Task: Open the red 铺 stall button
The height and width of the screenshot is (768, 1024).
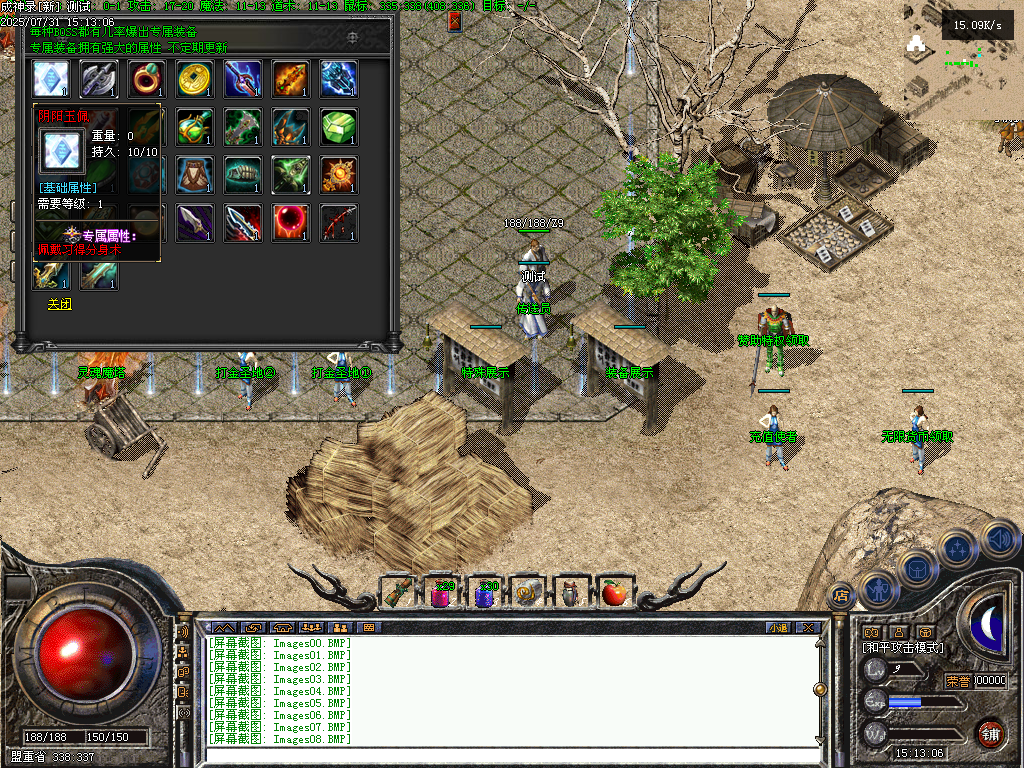Action: [989, 733]
